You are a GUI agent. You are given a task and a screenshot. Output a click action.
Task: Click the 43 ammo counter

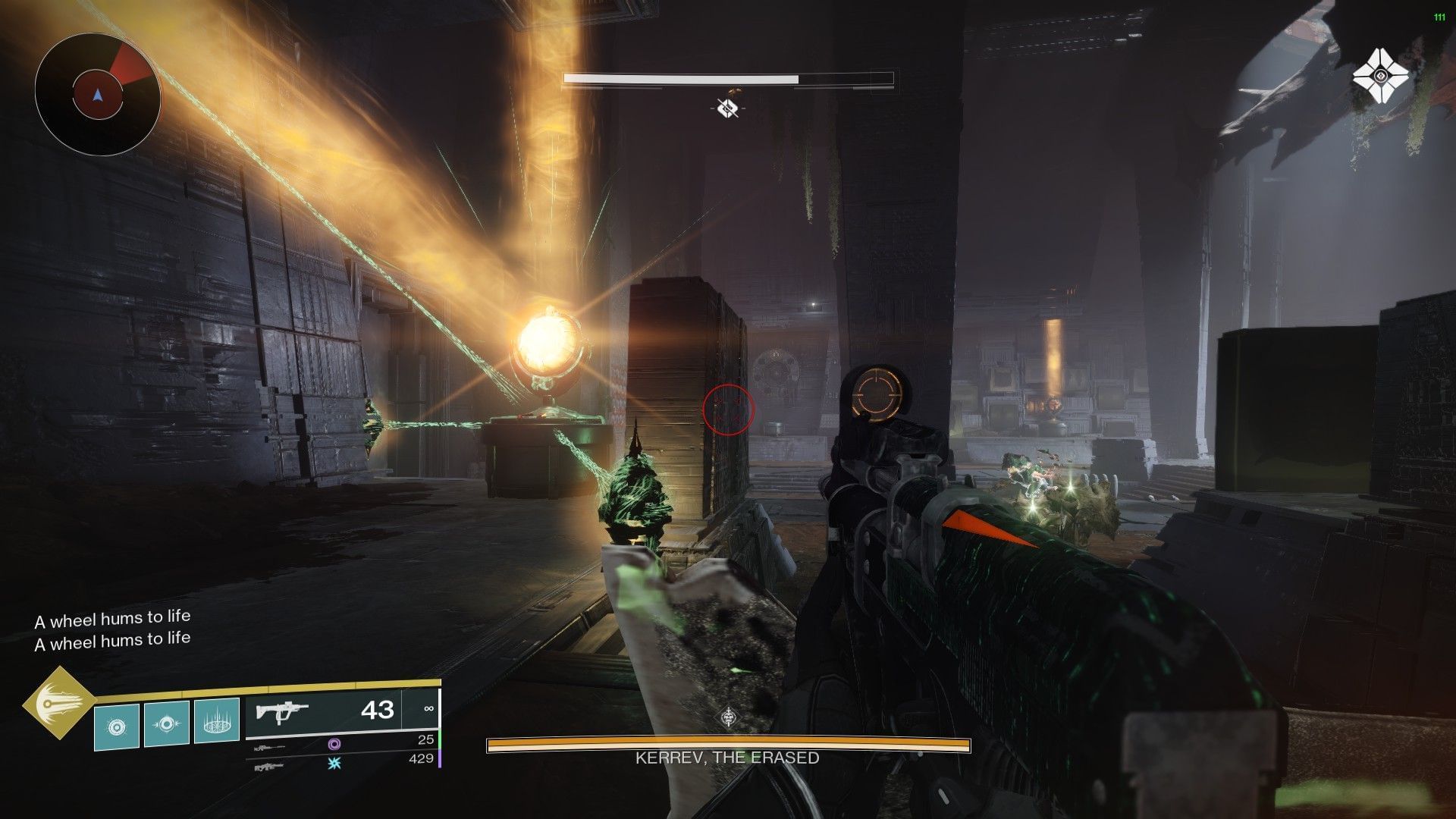(377, 711)
